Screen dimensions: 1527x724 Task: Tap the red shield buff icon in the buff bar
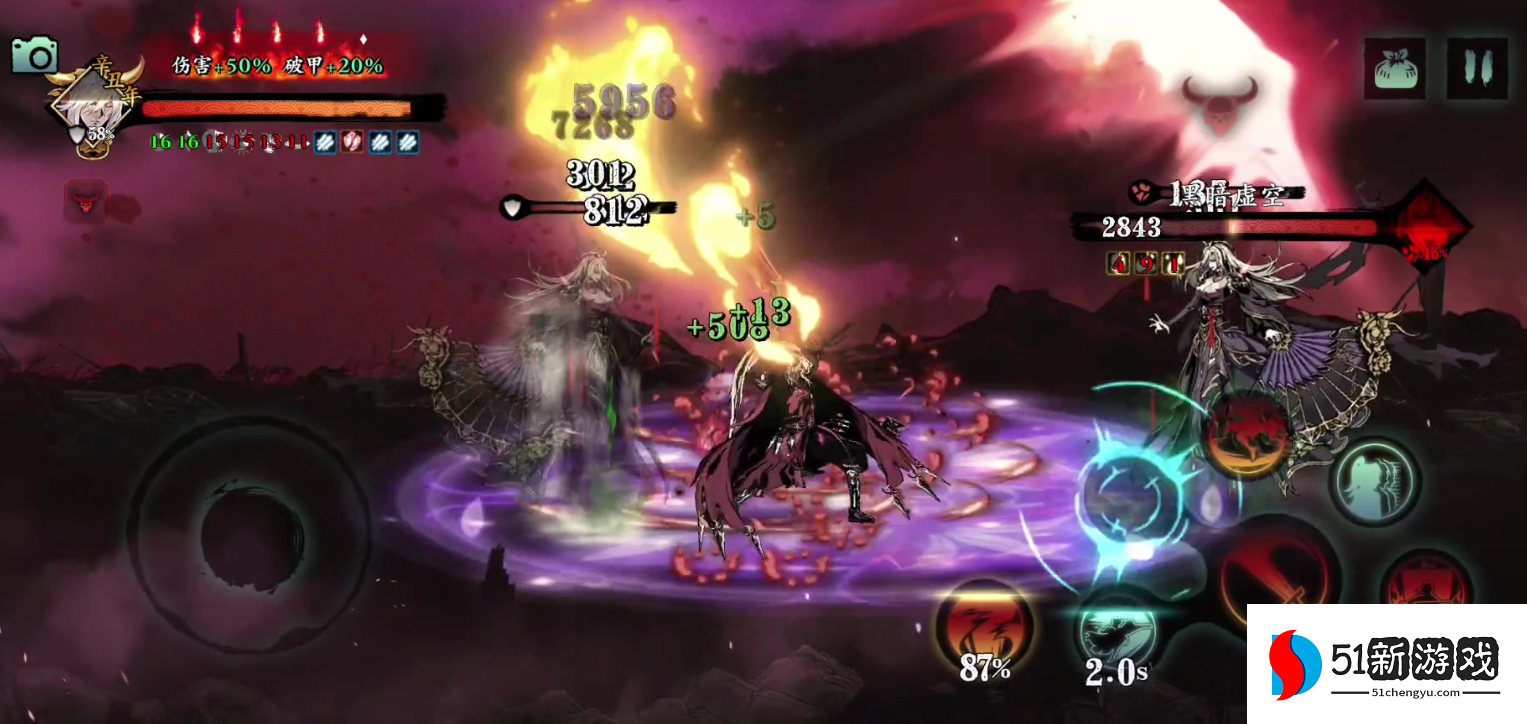click(x=352, y=142)
